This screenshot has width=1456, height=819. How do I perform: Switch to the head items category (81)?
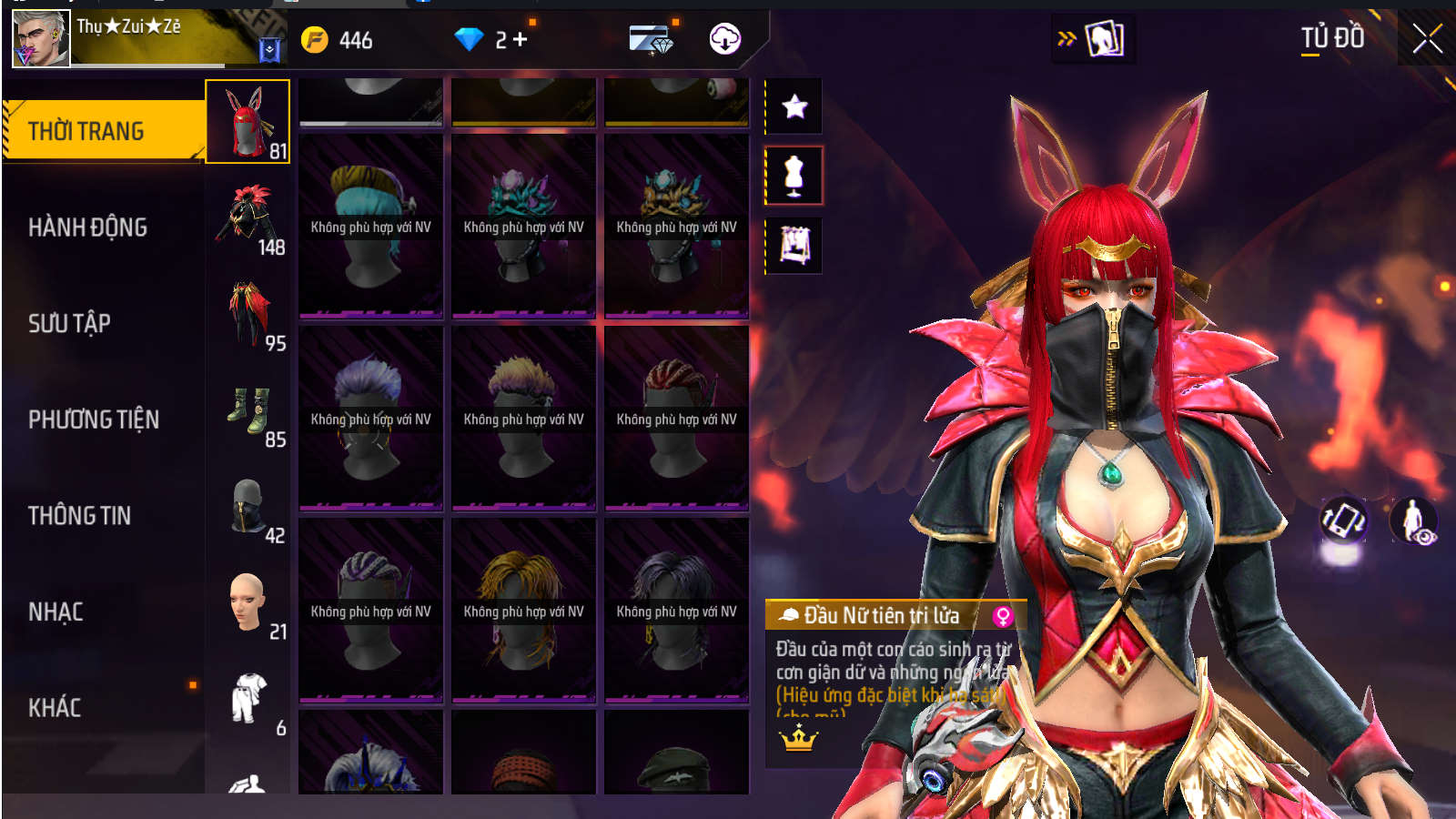248,122
